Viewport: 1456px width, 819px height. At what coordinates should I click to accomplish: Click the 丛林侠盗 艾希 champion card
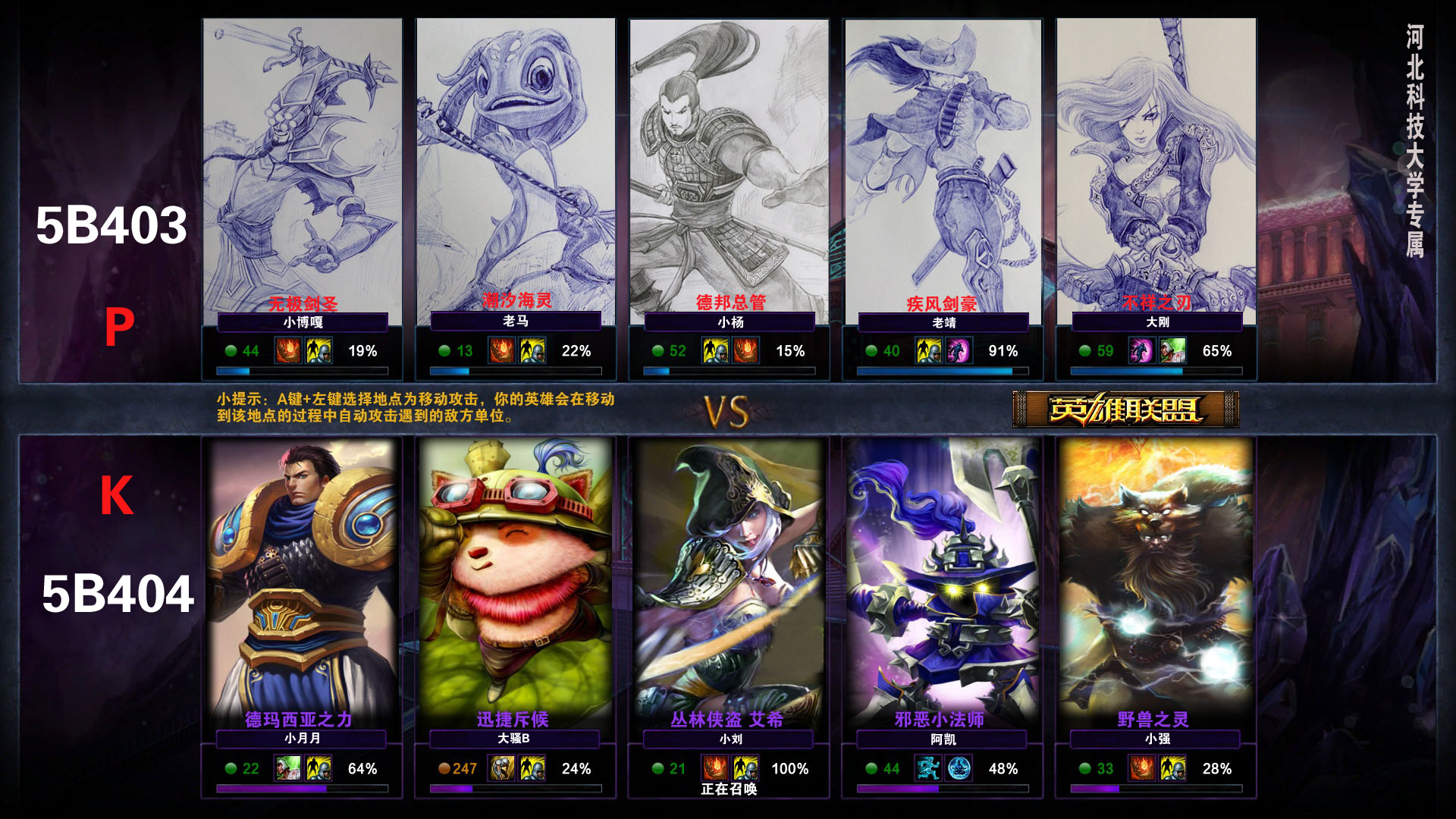pyautogui.click(x=729, y=576)
